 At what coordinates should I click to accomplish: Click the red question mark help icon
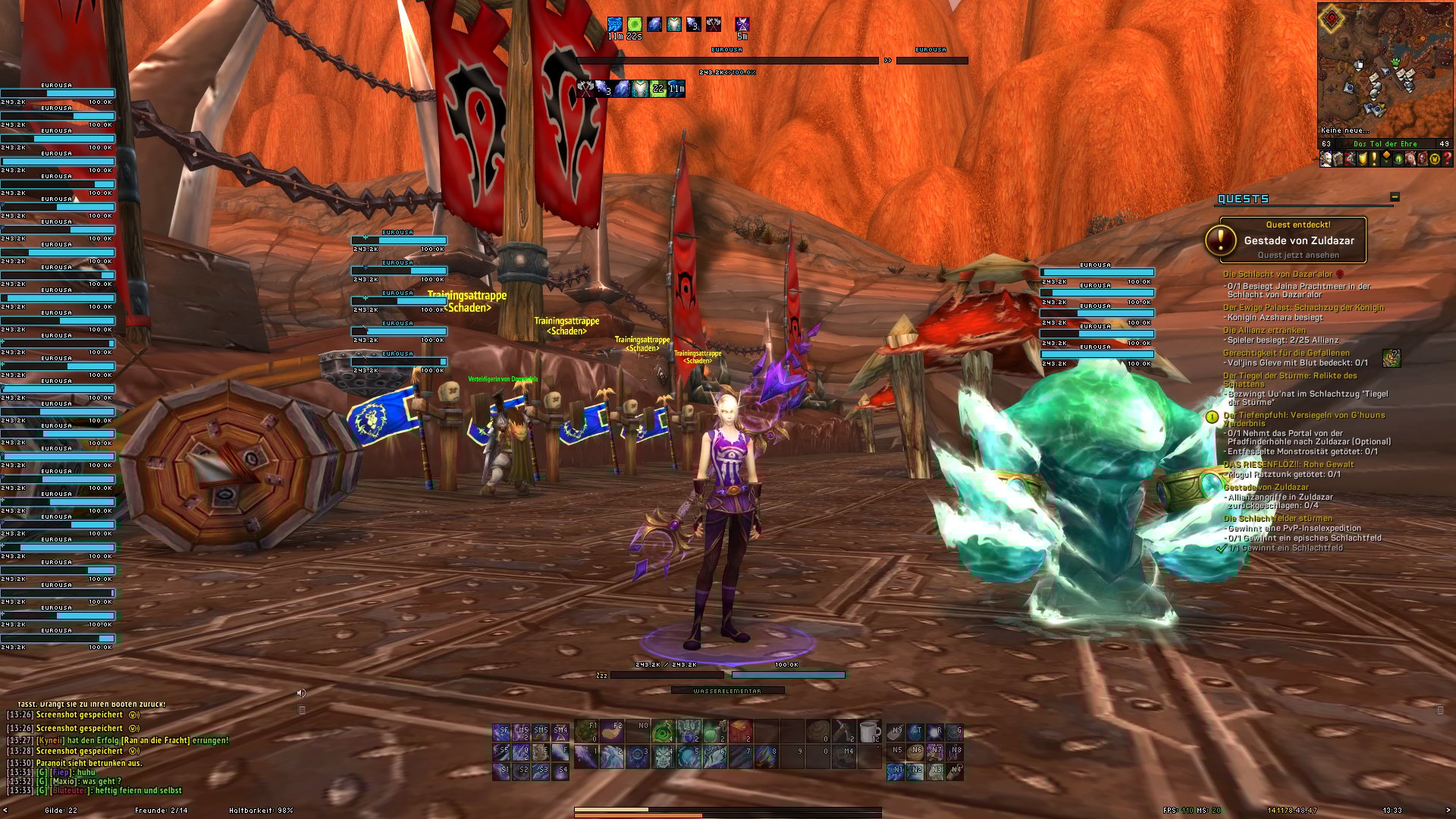(x=1448, y=159)
